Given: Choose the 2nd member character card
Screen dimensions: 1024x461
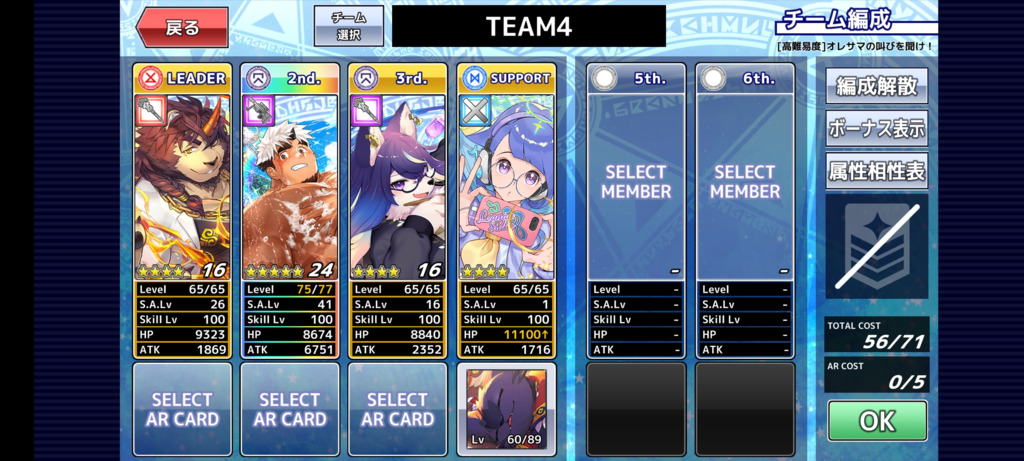Looking at the screenshot, I should (x=290, y=185).
